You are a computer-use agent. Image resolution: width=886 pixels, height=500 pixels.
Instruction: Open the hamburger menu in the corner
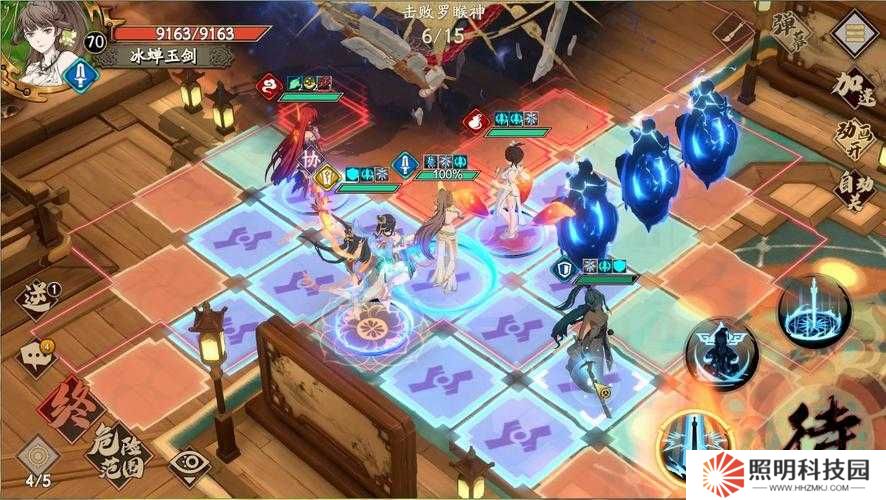(855, 34)
